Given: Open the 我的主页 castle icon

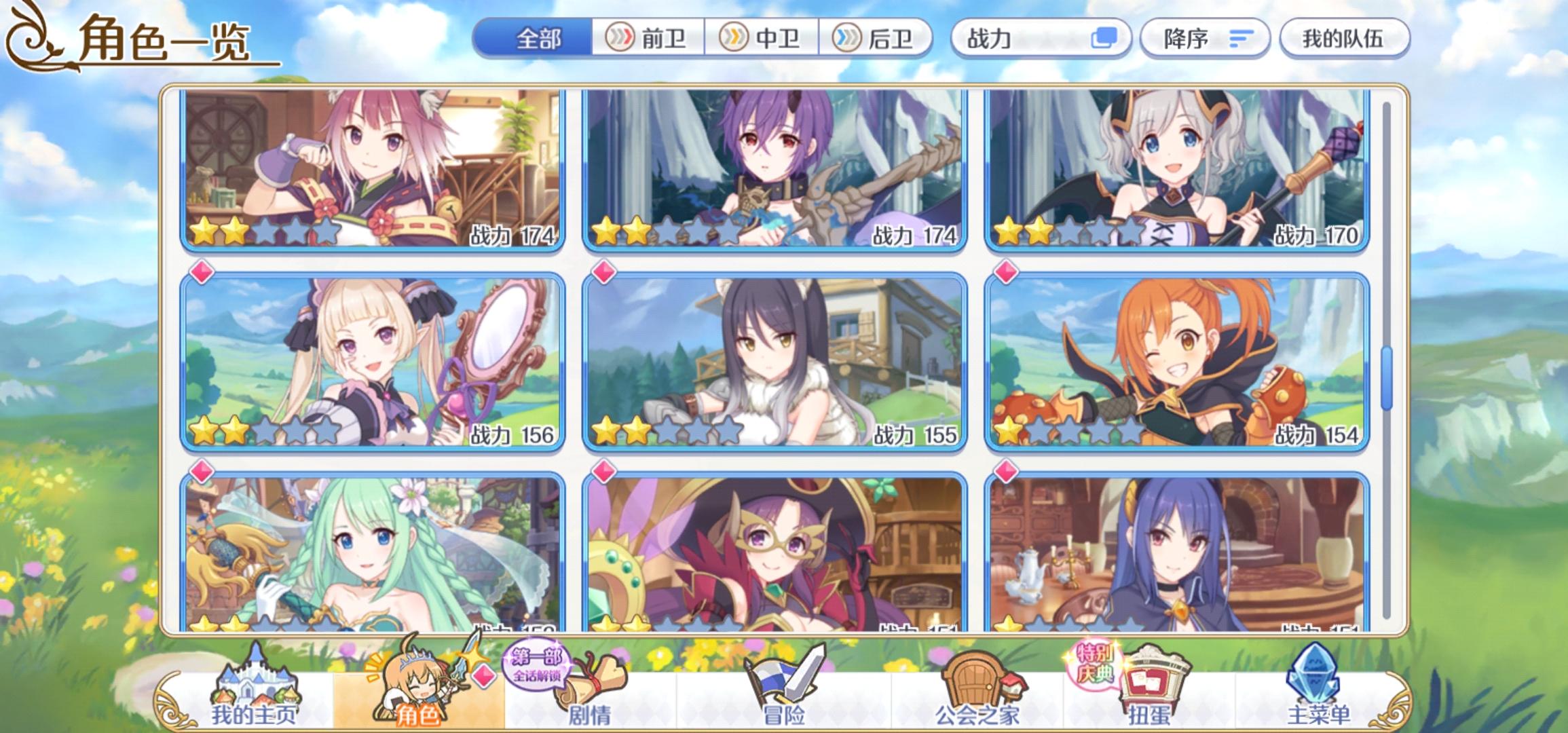Looking at the screenshot, I should 257,685.
